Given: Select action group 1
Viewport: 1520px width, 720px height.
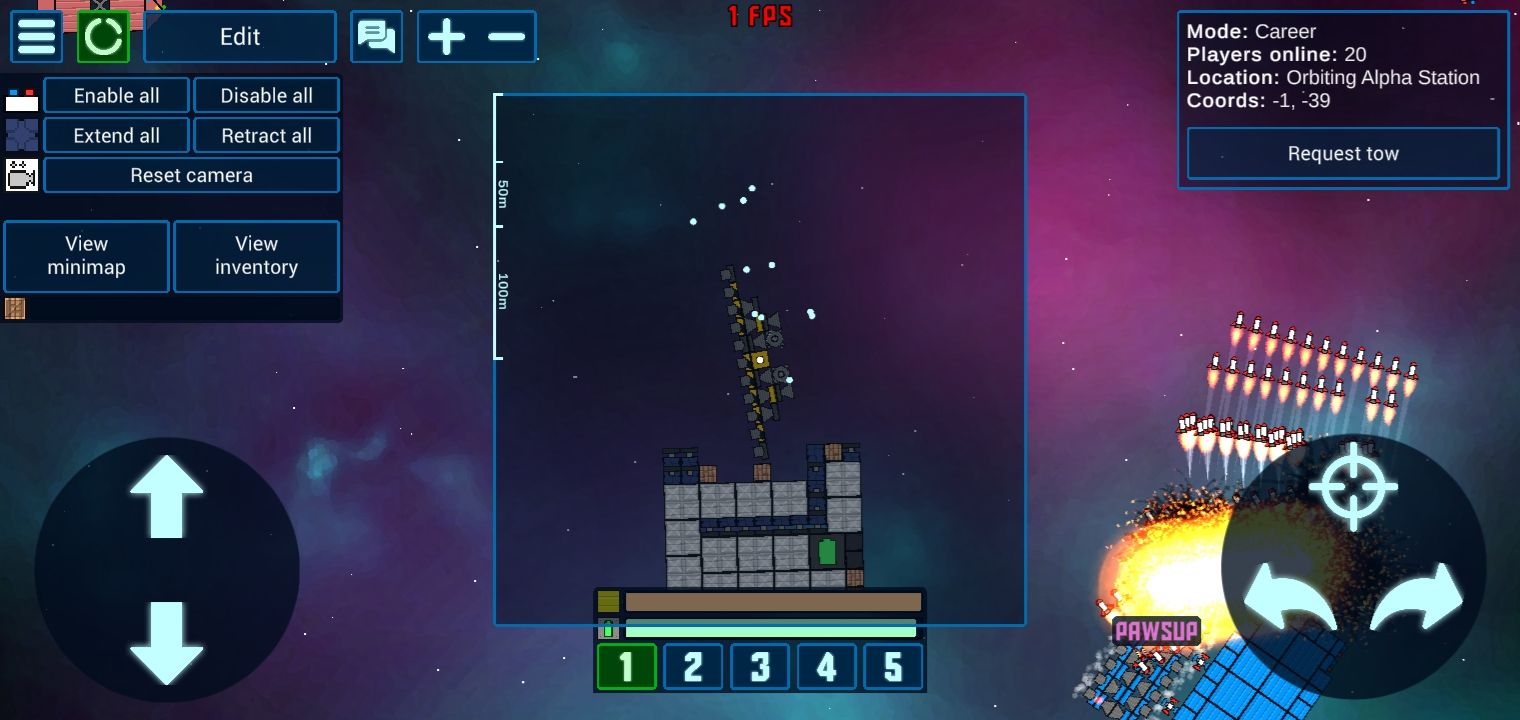Looking at the screenshot, I should (626, 667).
